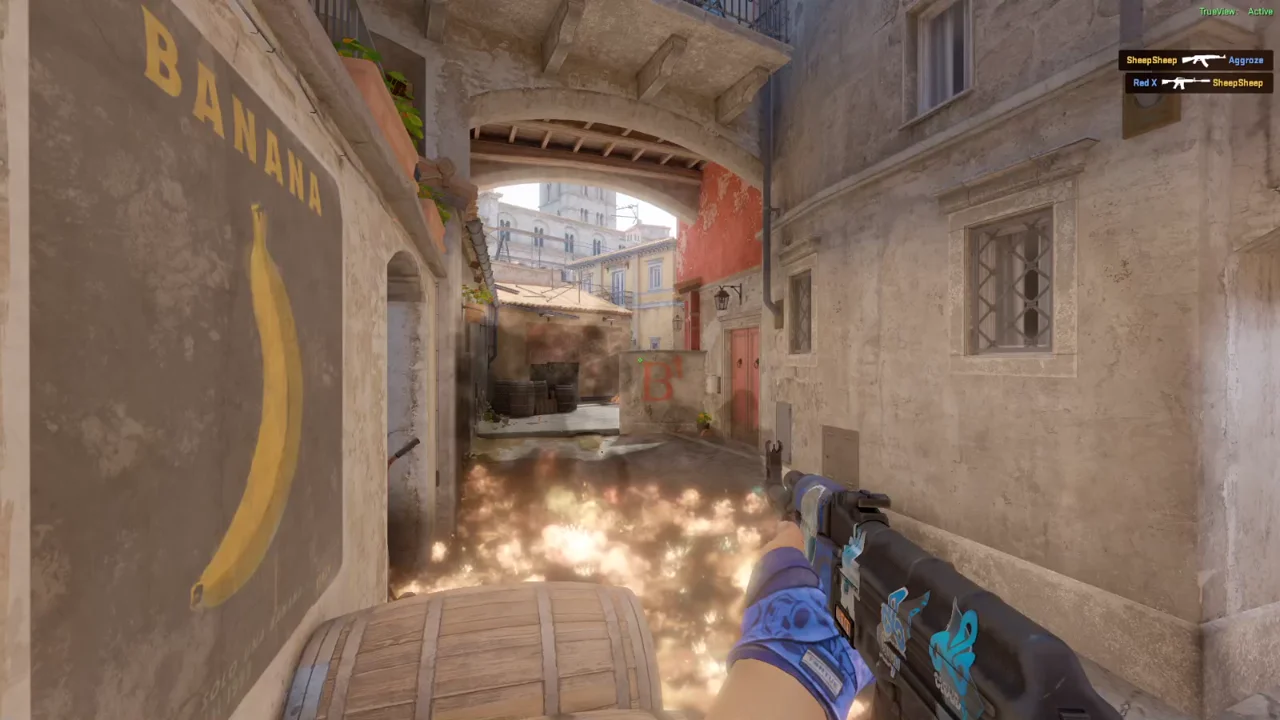
Task: Click the AK-47 icon in the top killfeed entry
Action: point(1203,60)
